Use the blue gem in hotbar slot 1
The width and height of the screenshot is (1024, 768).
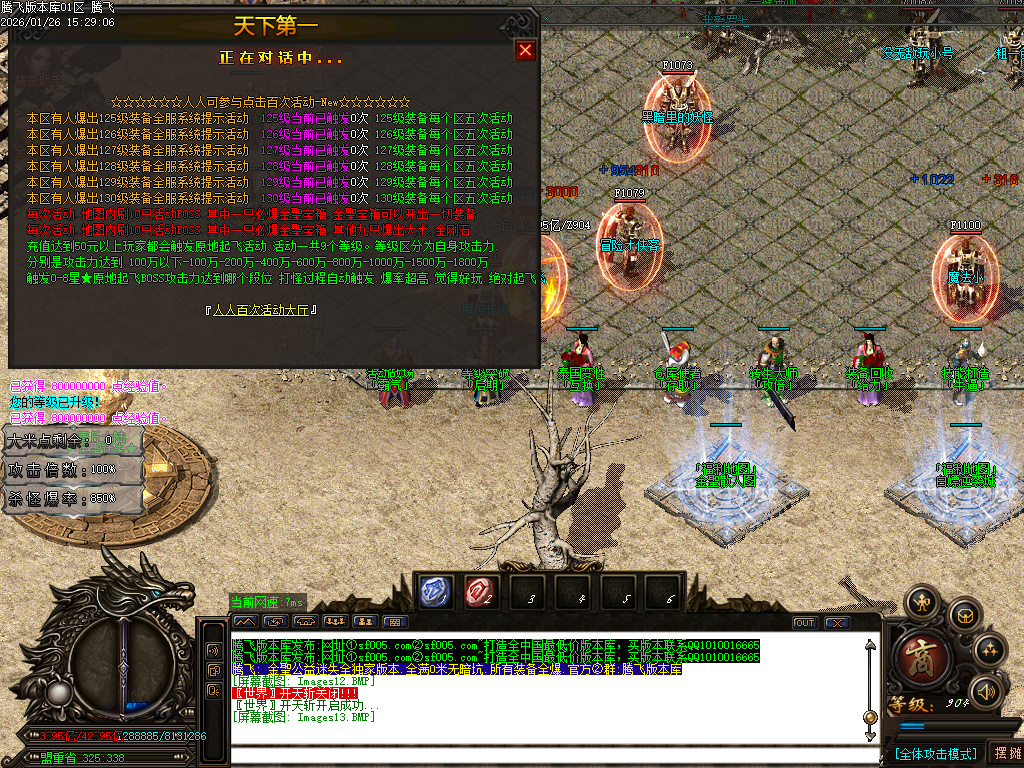[x=434, y=593]
